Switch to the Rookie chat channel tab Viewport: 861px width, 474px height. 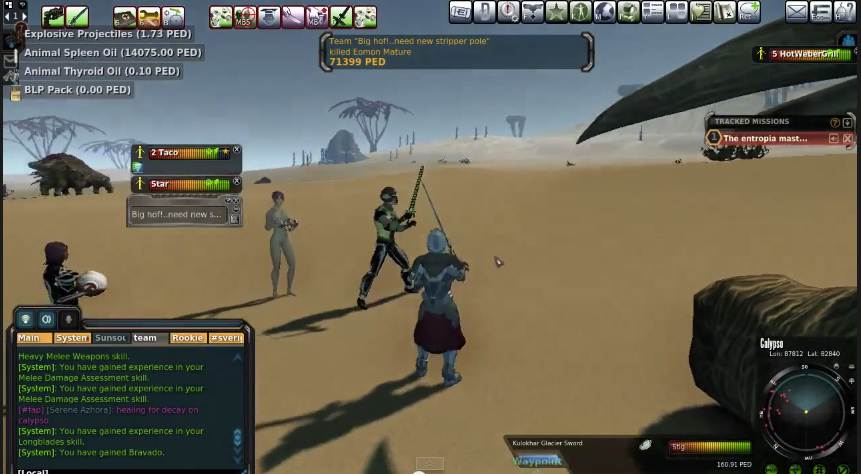[x=187, y=338]
